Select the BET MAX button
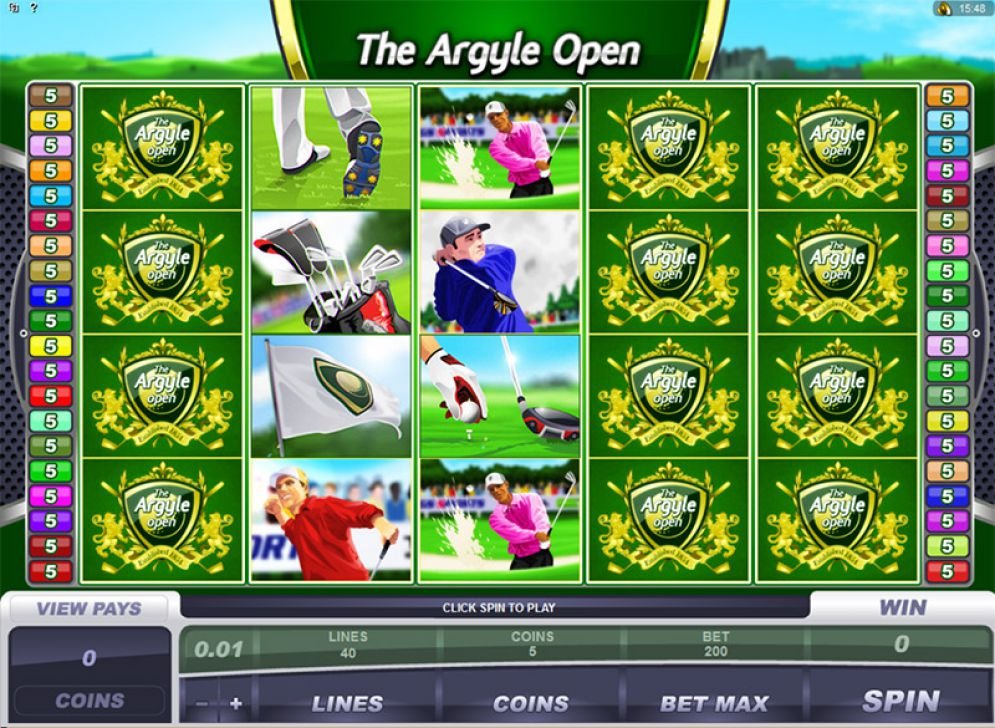 click(x=714, y=703)
